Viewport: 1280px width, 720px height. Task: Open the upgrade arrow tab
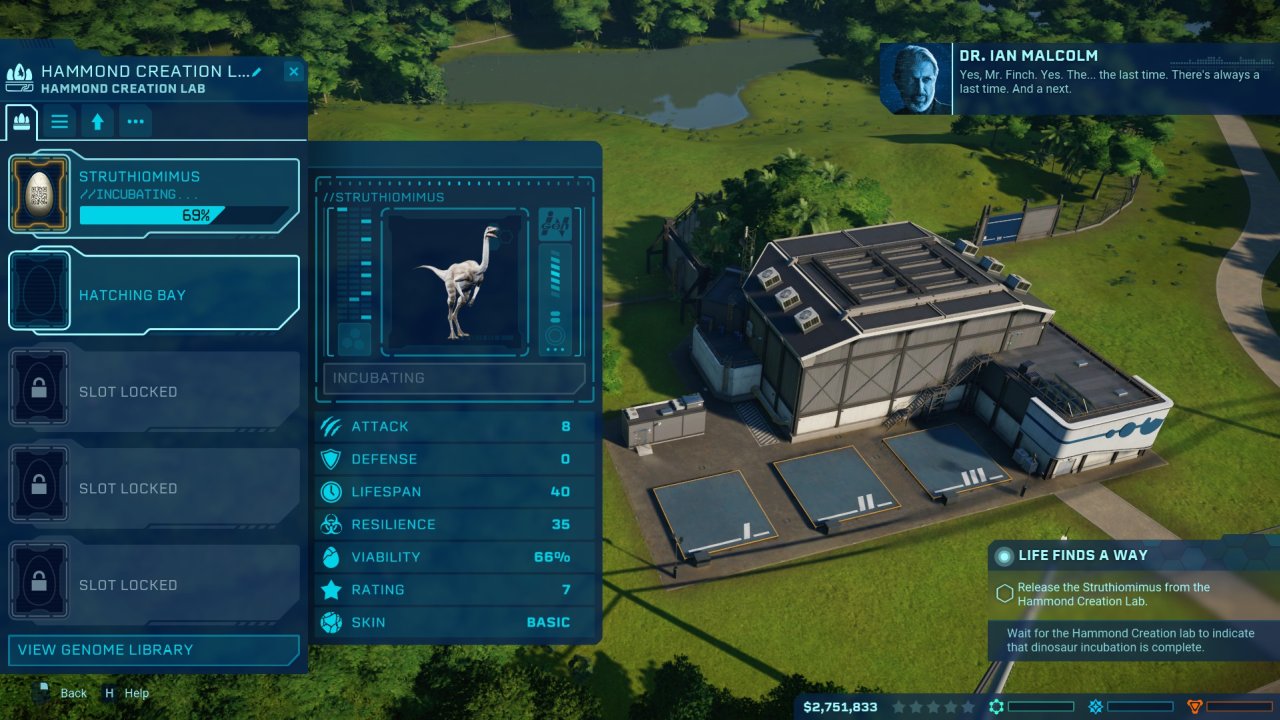click(97, 122)
